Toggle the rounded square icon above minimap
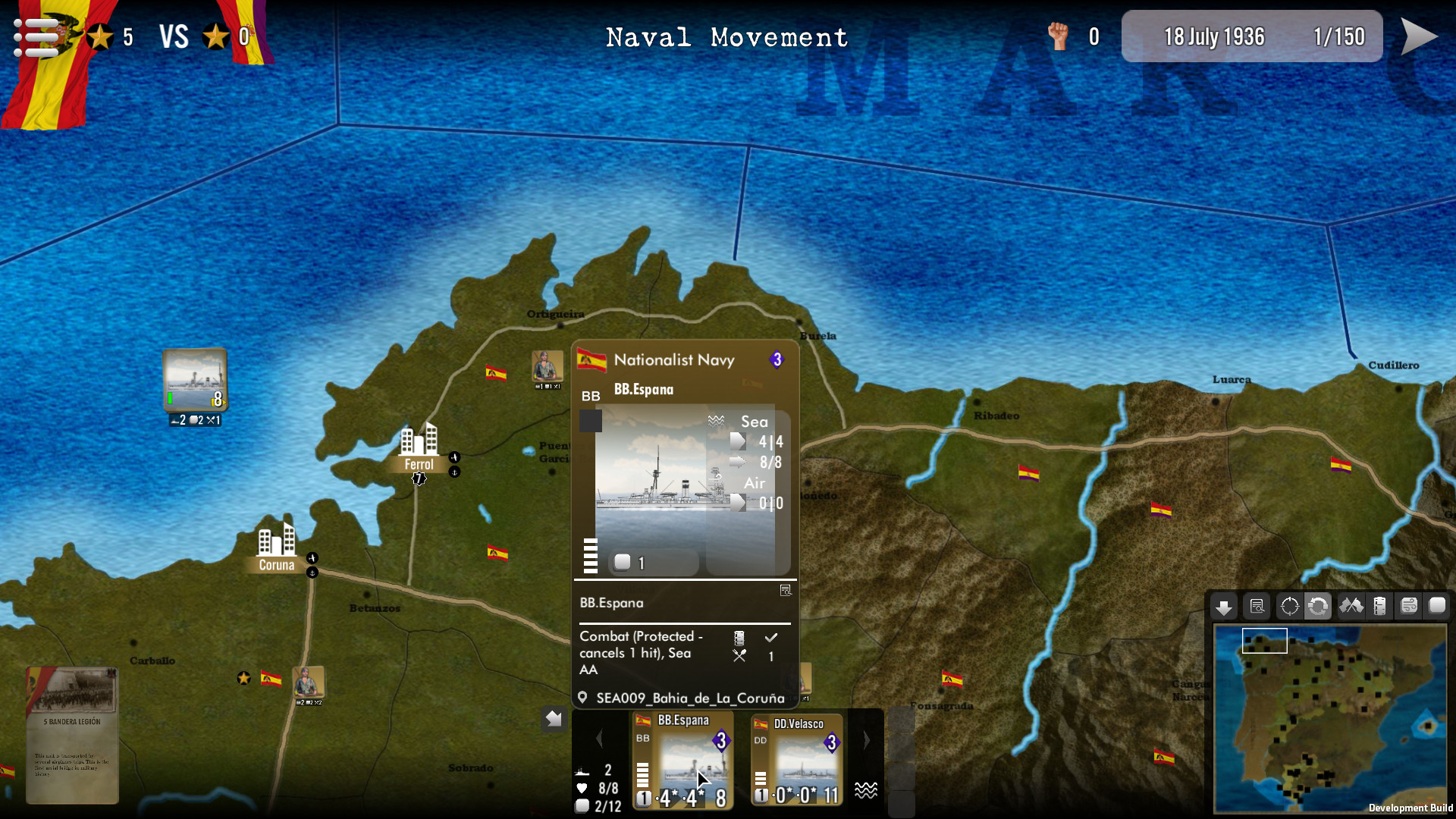Viewport: 1456px width, 819px height. coord(1437,606)
